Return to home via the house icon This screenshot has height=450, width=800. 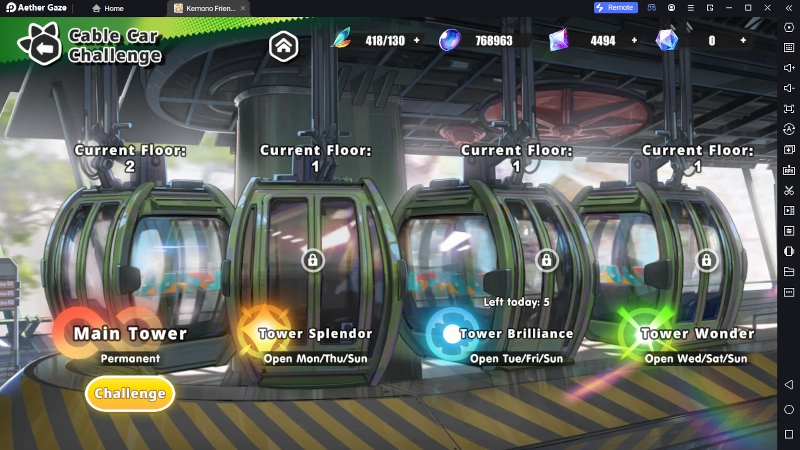tap(283, 44)
